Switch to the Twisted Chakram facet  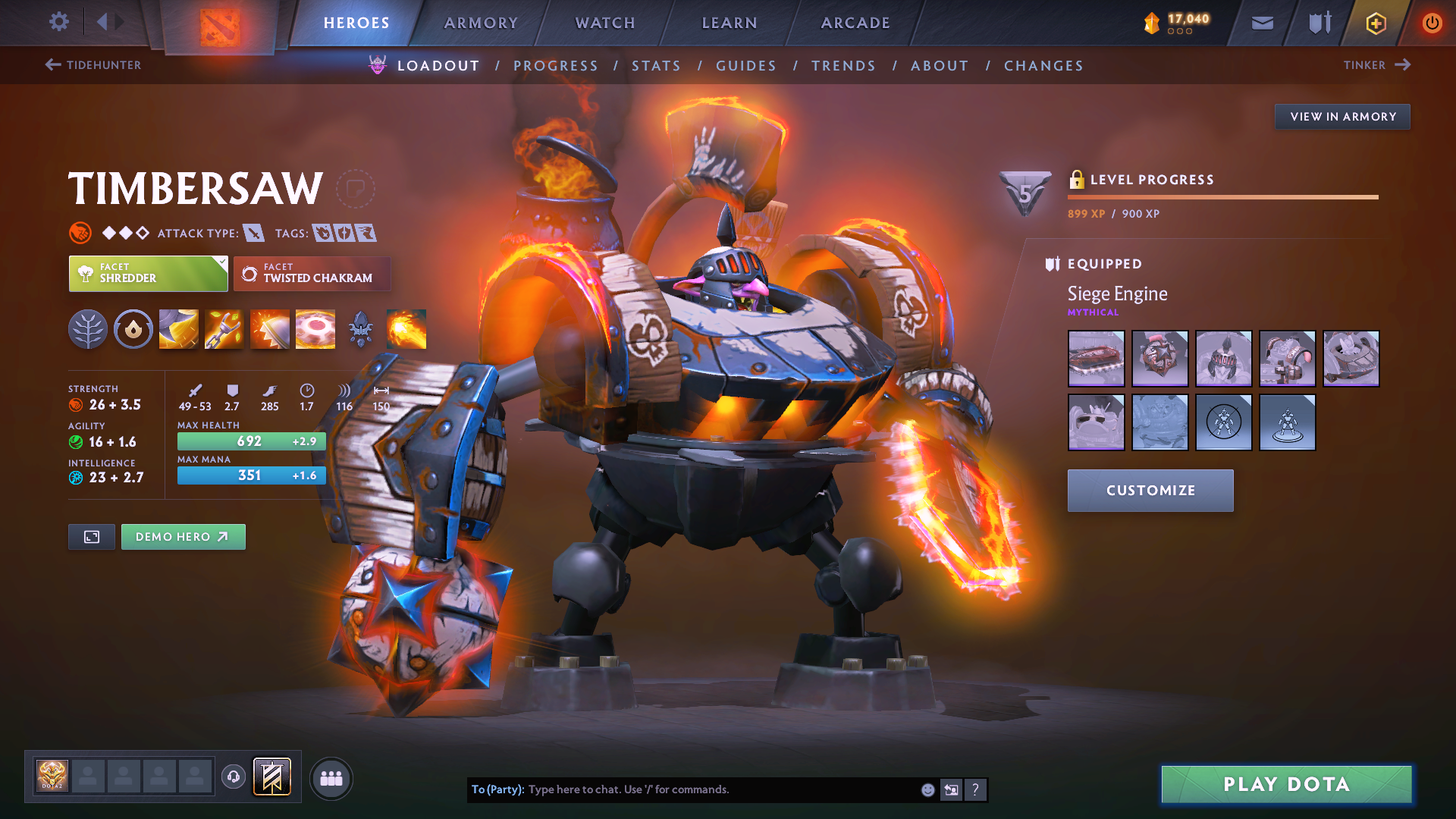312,273
